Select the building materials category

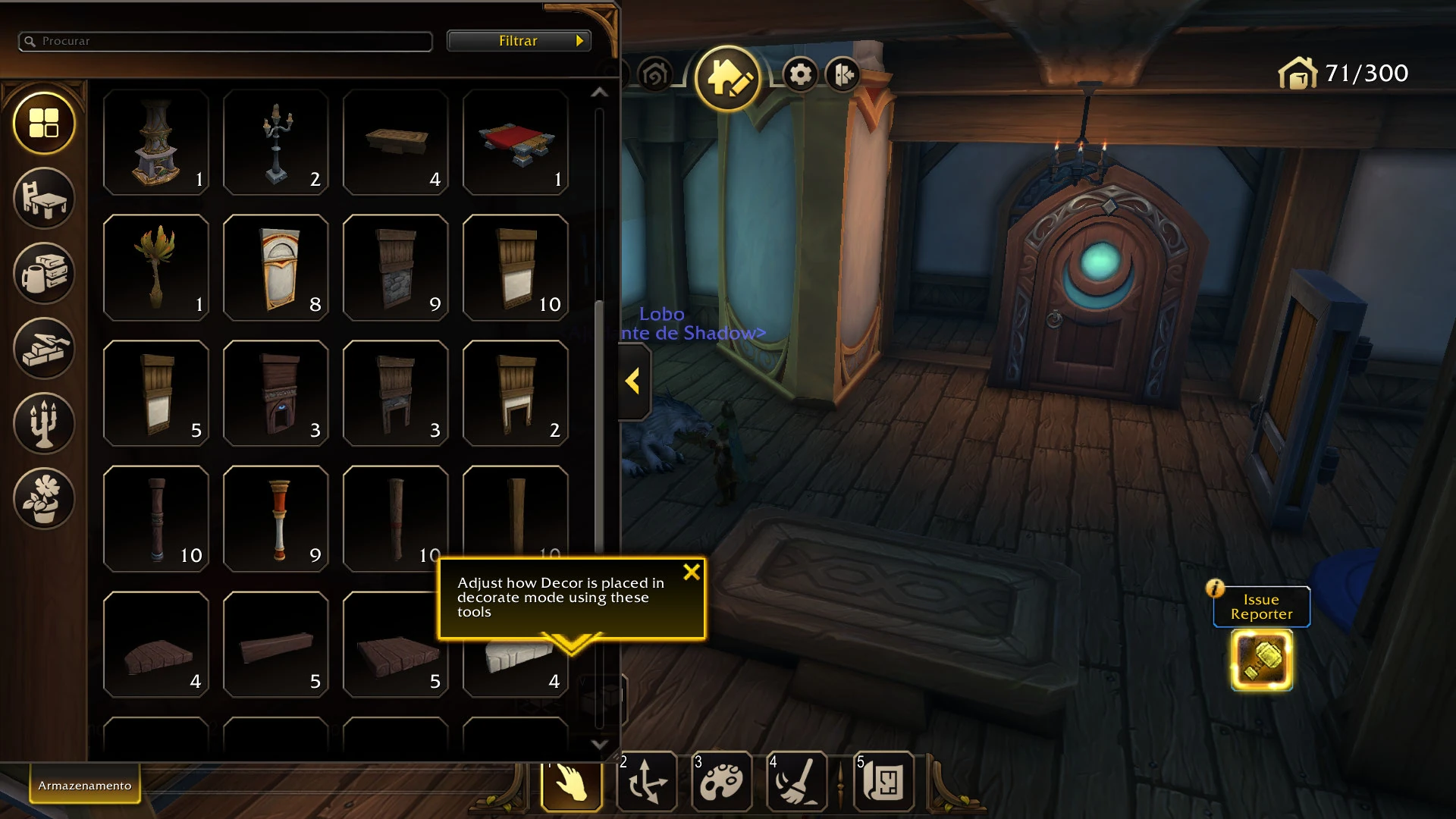44,349
